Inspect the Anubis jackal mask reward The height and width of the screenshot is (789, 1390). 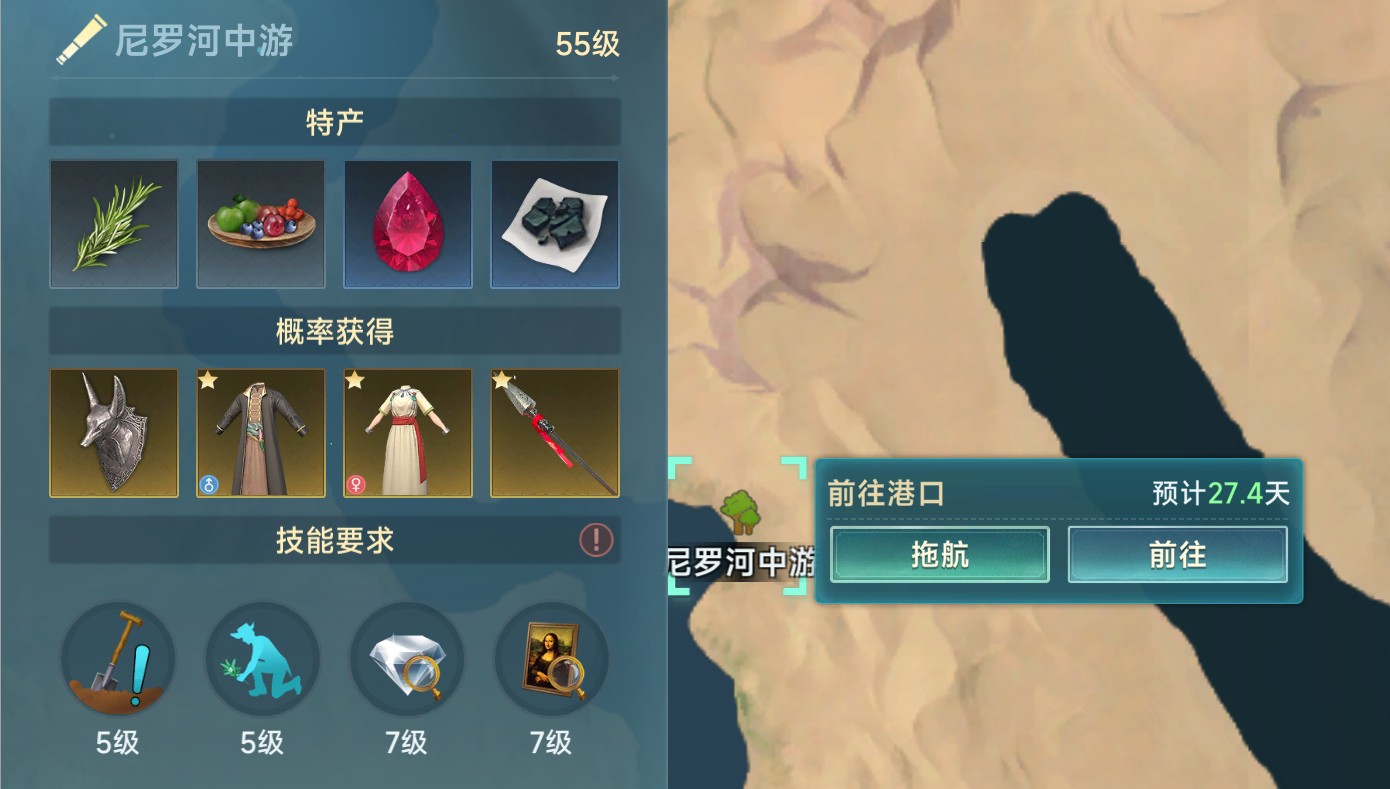(x=114, y=433)
